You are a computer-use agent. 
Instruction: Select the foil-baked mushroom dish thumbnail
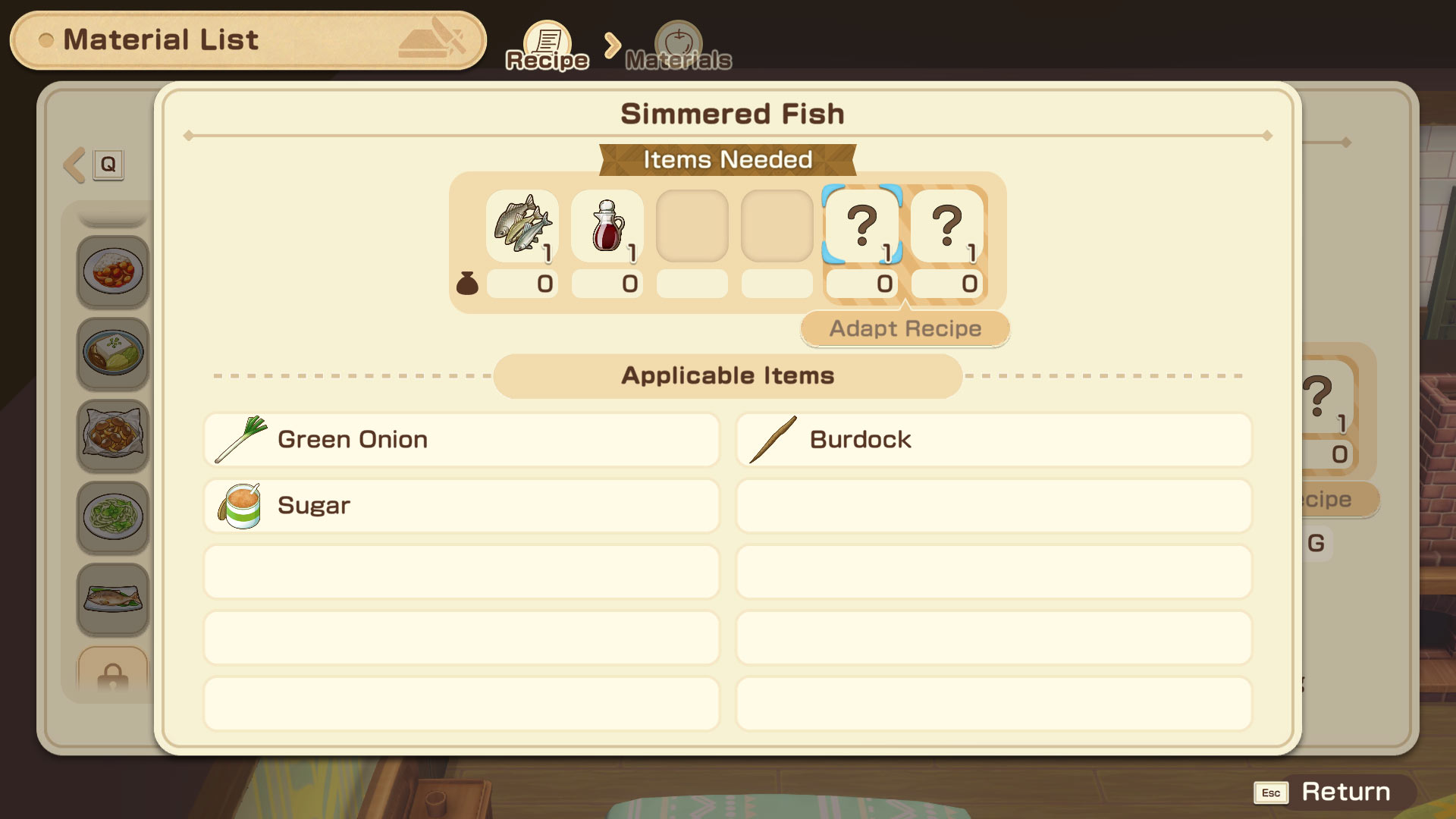pyautogui.click(x=113, y=435)
